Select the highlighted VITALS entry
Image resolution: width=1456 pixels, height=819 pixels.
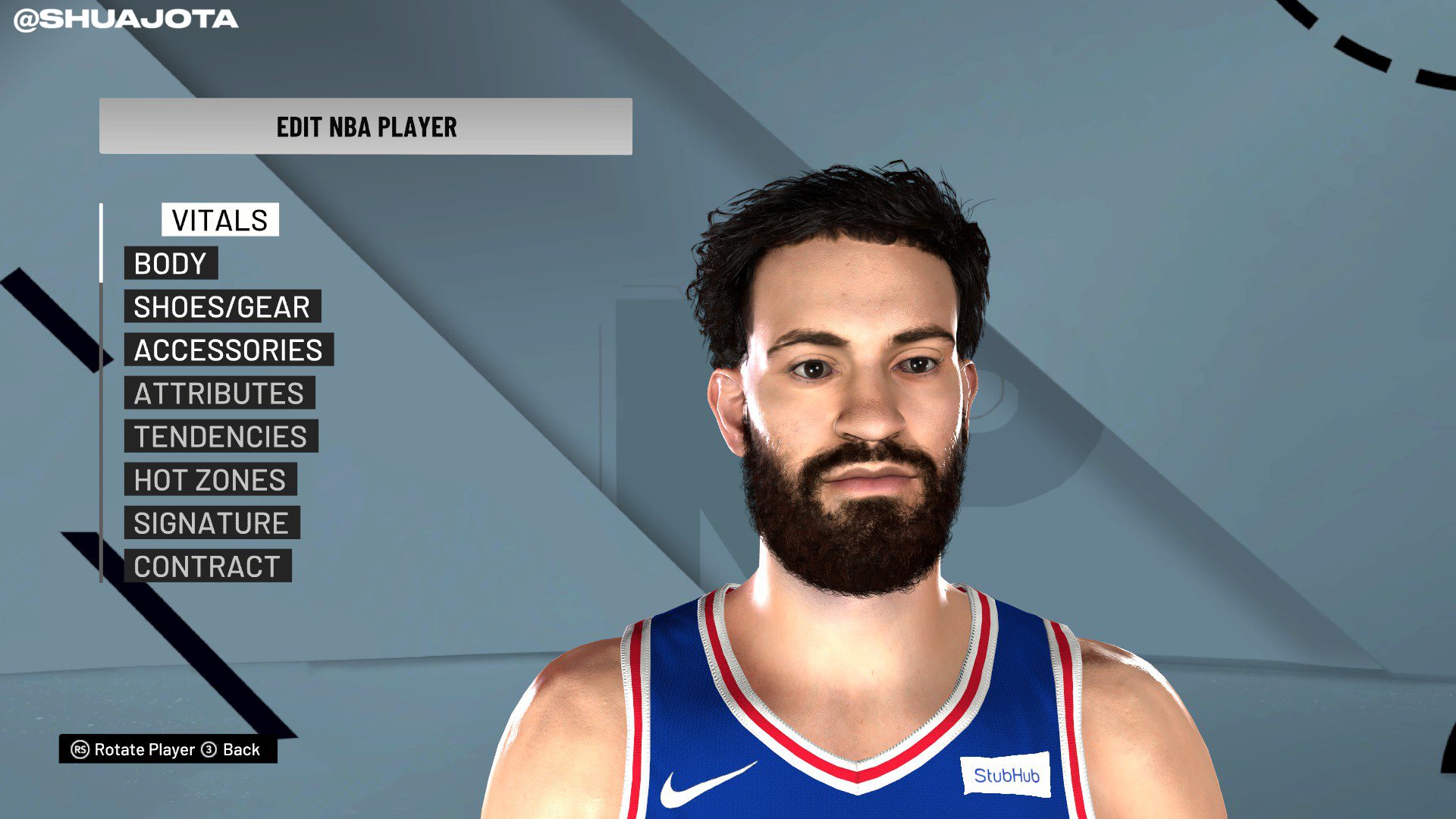click(x=218, y=221)
